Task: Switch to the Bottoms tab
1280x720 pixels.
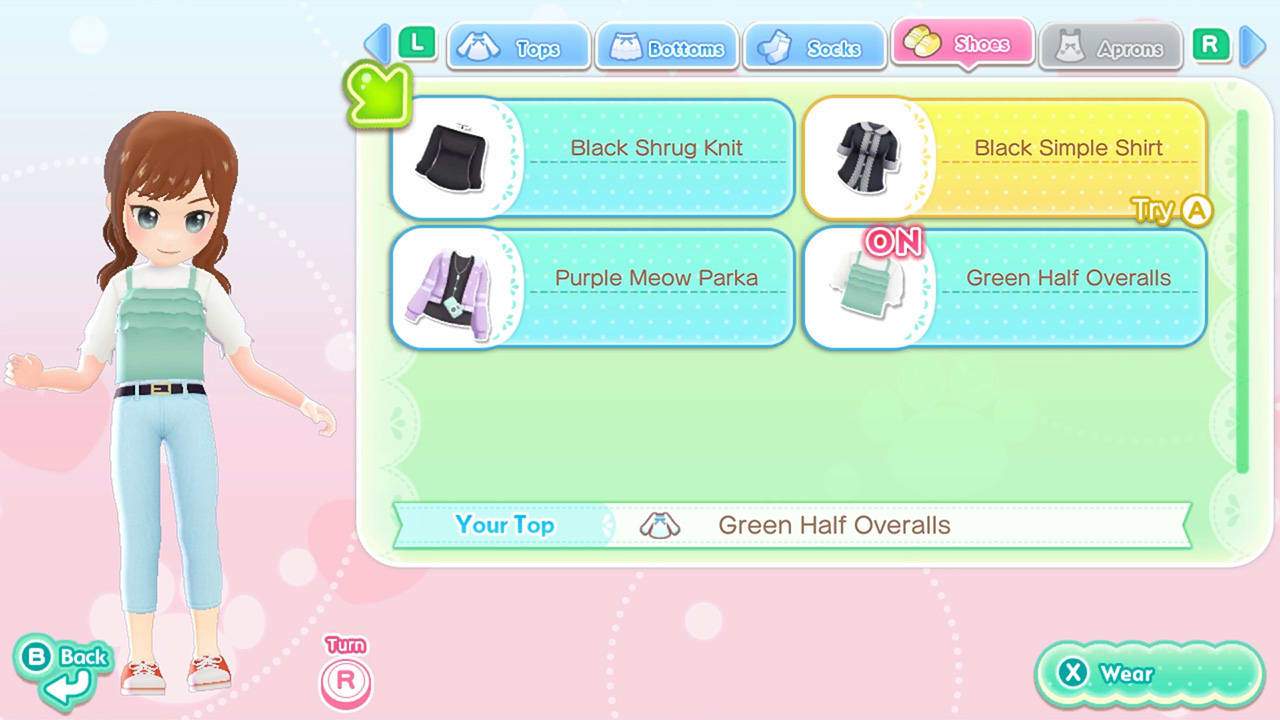Action: [x=667, y=44]
